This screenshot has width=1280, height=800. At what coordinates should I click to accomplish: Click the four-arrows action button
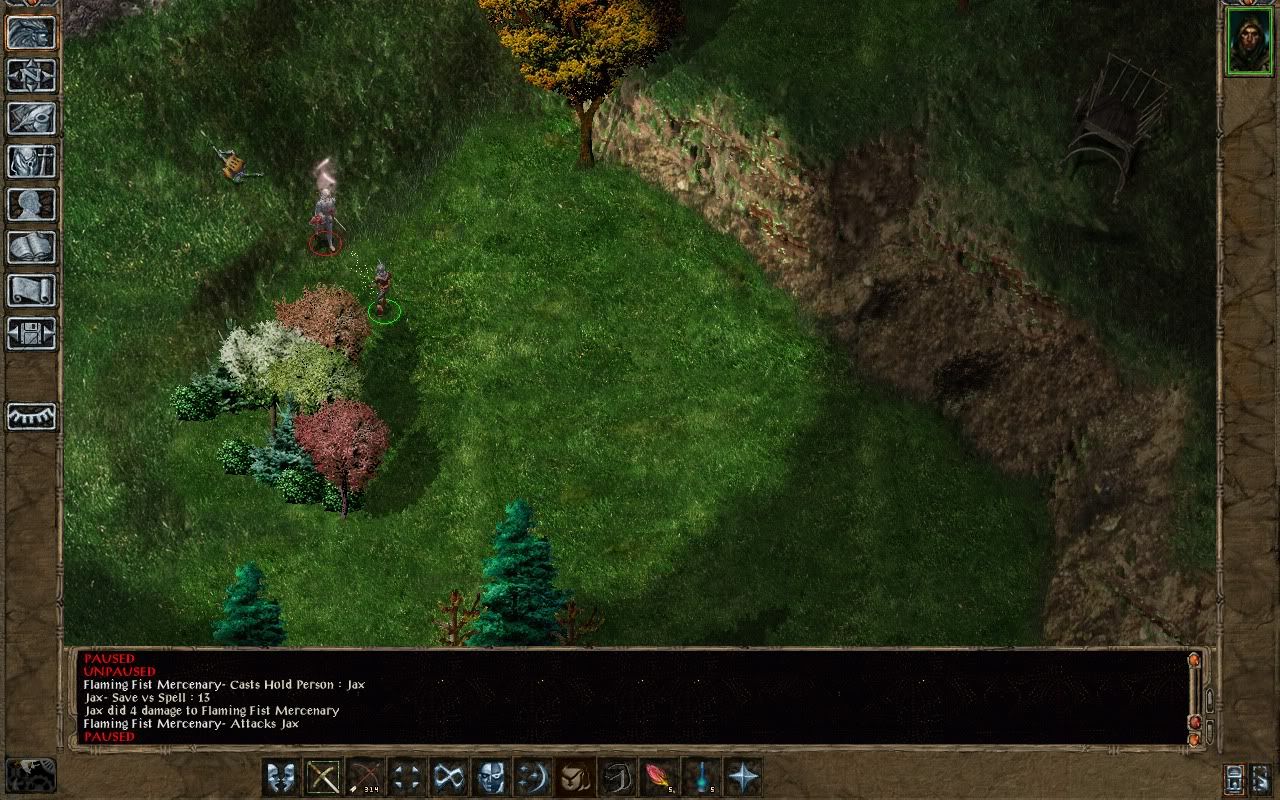407,777
